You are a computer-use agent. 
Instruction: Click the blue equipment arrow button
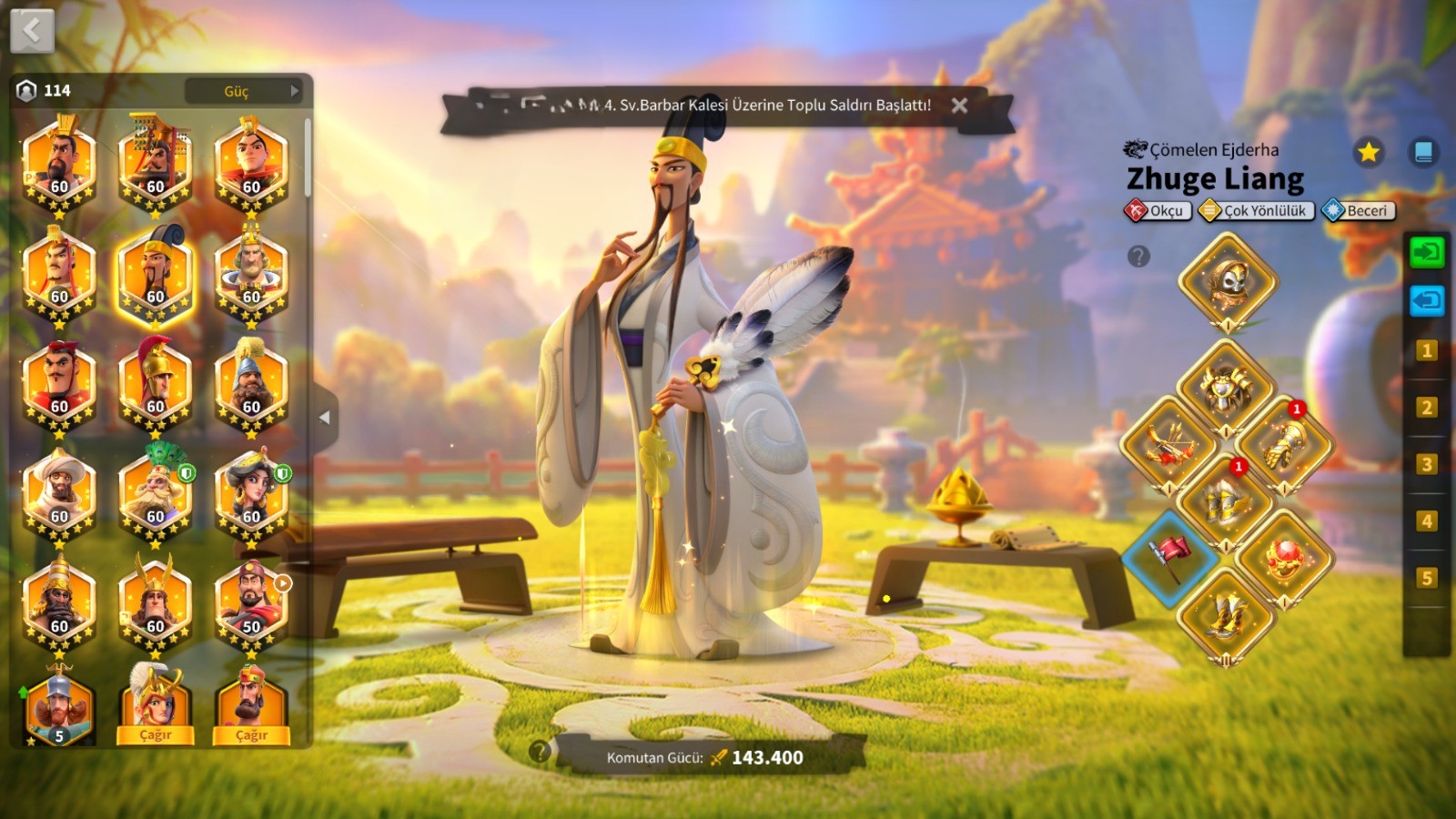[x=1426, y=300]
